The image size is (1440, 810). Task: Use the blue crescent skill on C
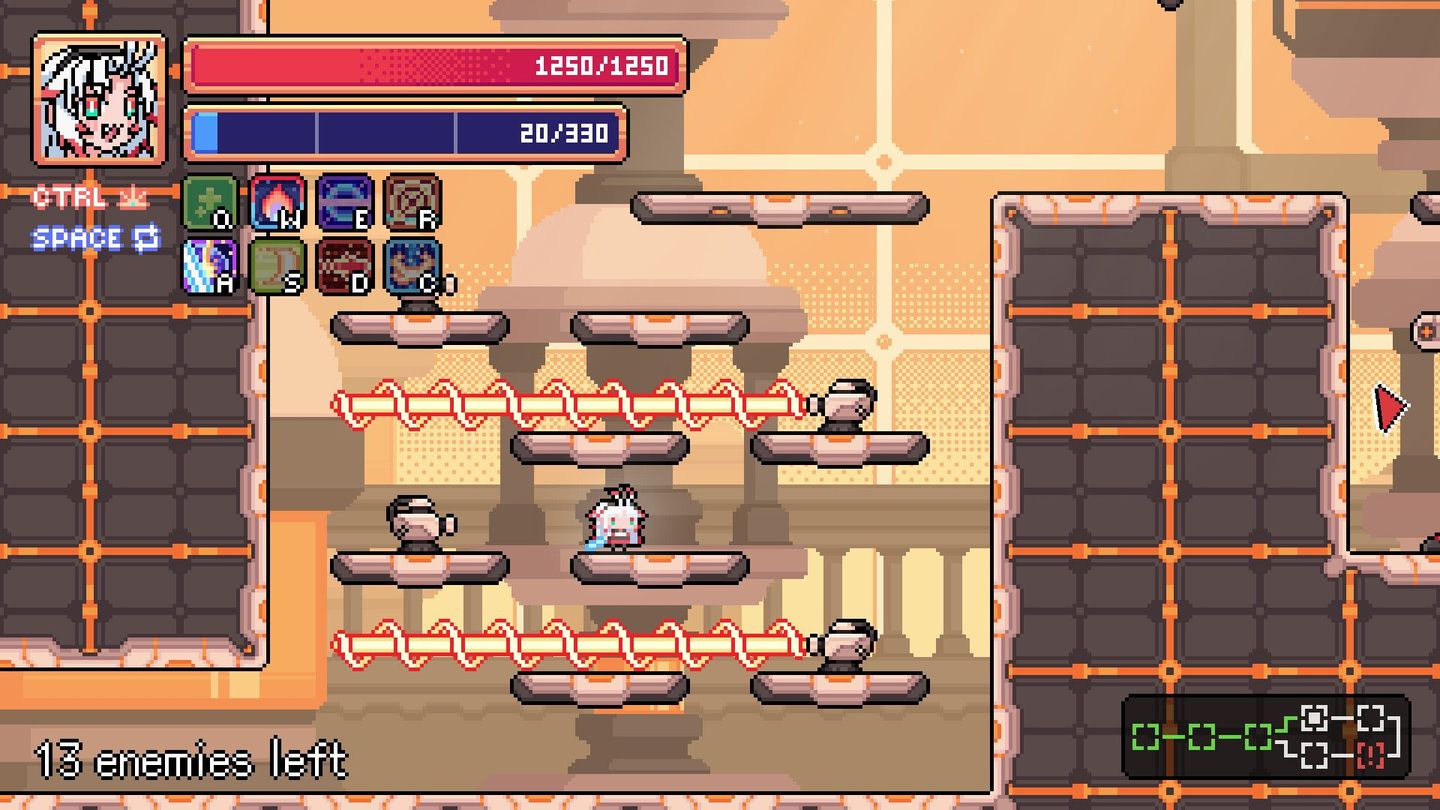tap(412, 266)
